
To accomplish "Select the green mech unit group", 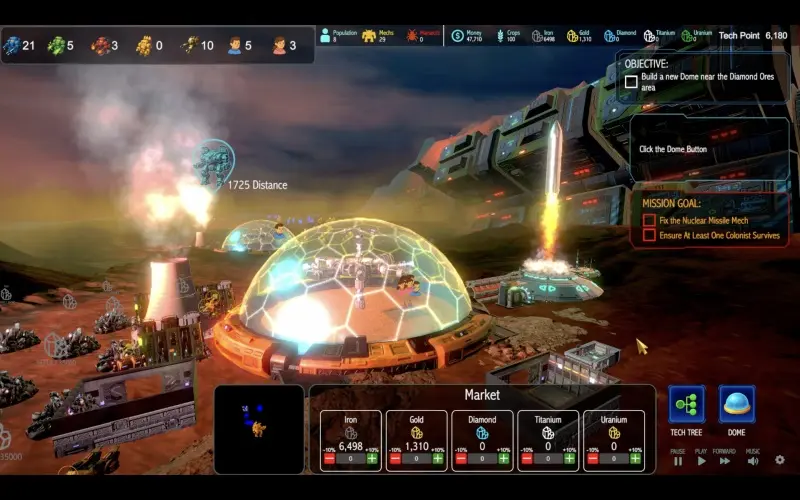I will [56, 45].
